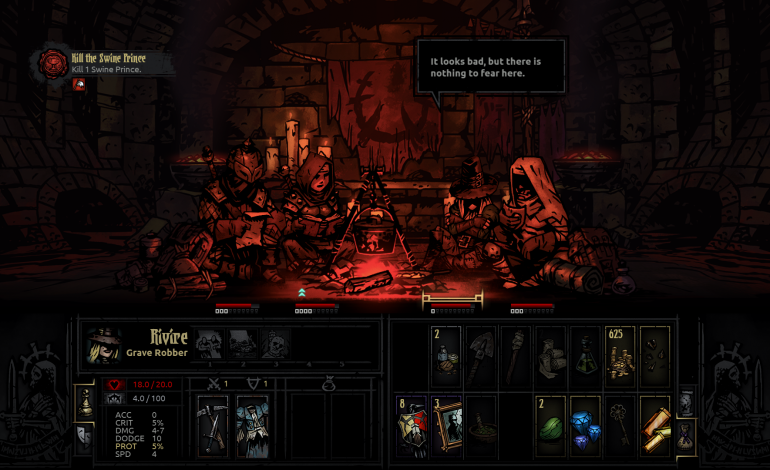Select the shovel in inventory
The image size is (770, 470).
482,356
